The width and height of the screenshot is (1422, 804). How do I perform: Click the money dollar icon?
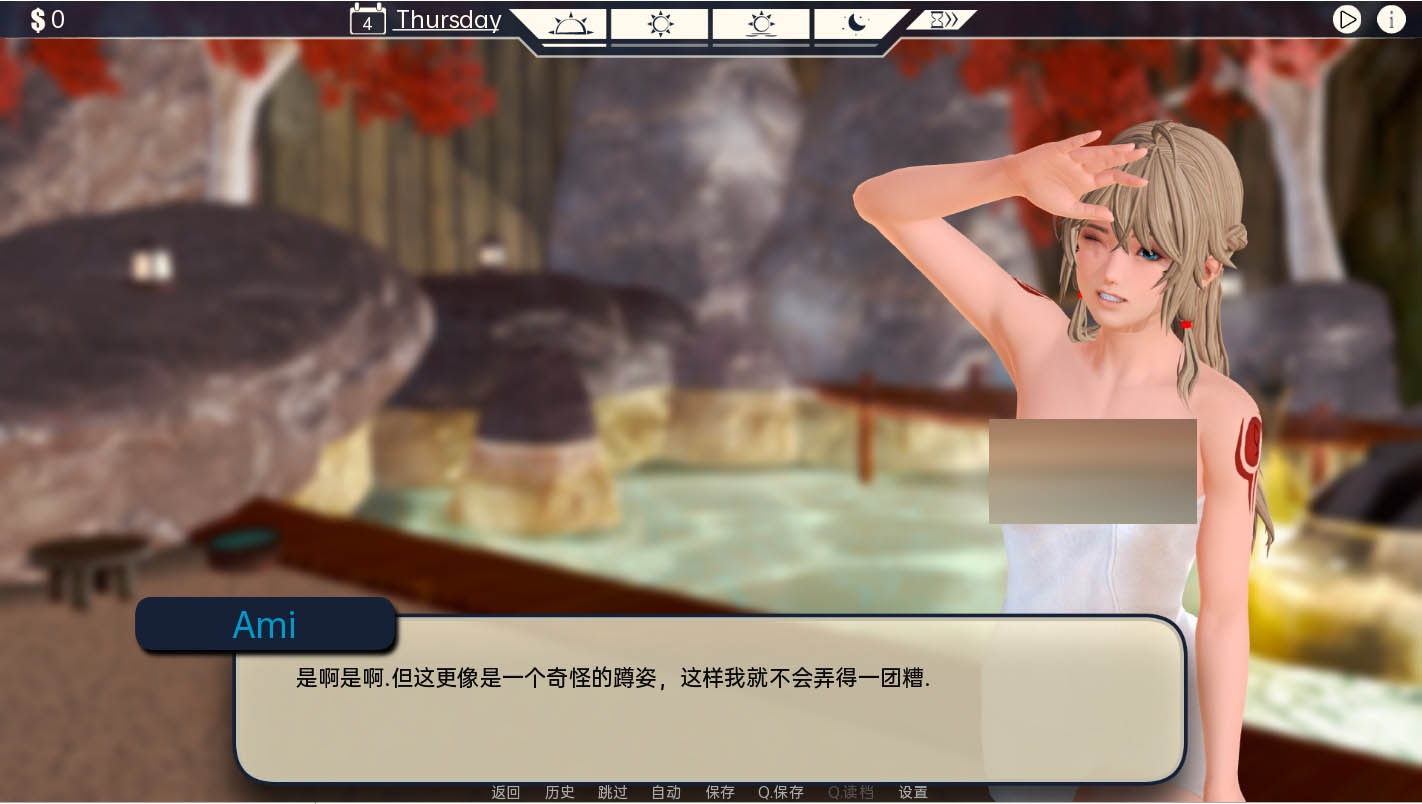[37, 18]
